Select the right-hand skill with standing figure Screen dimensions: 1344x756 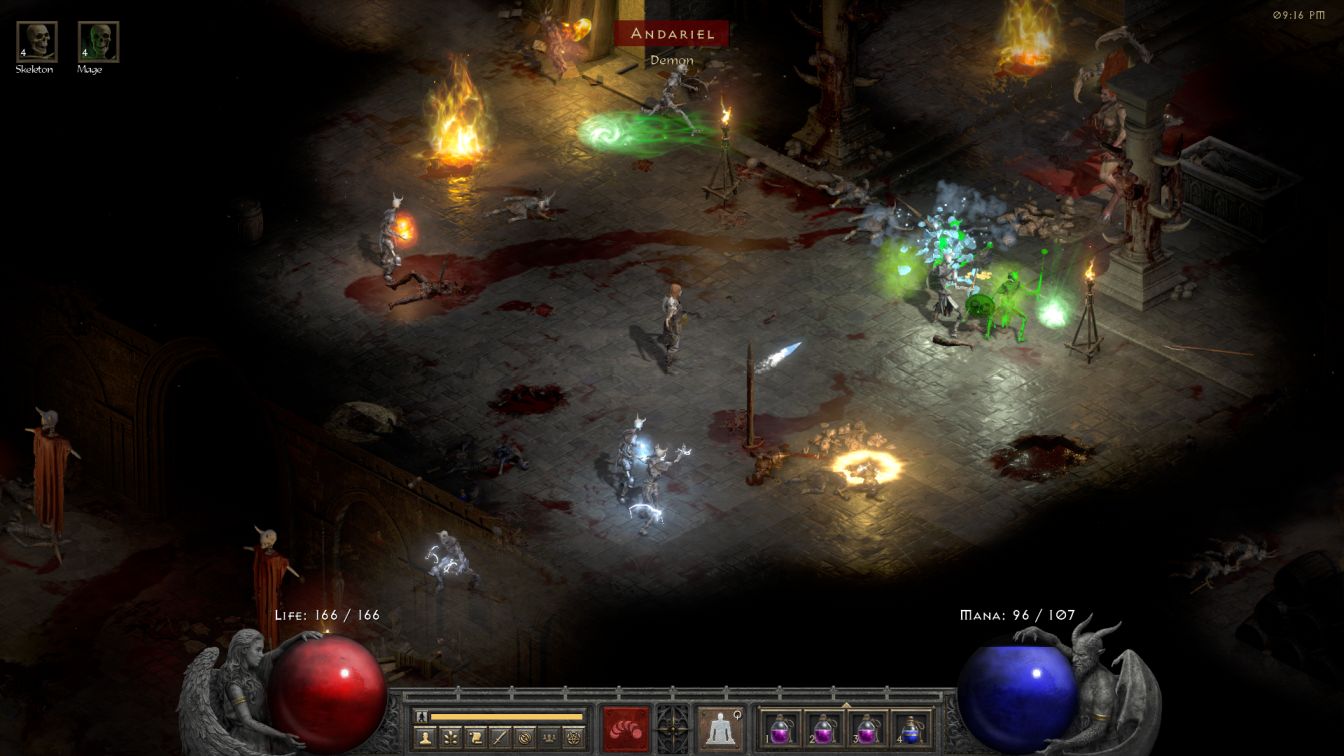coord(720,729)
